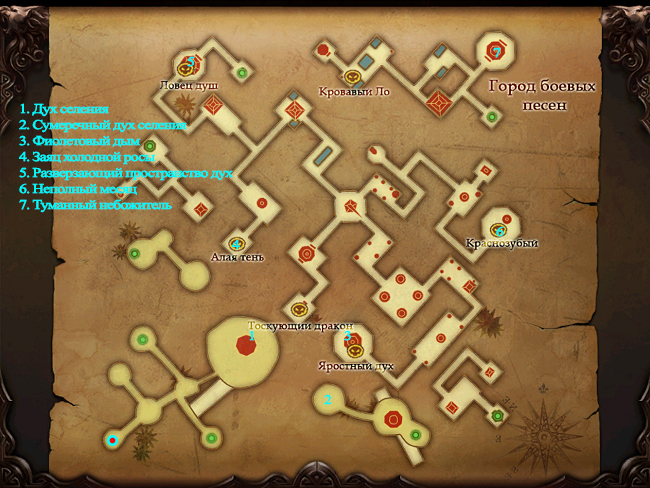Pick the Яростный дух boss marker
The width and height of the screenshot is (650, 488).
pos(353,350)
